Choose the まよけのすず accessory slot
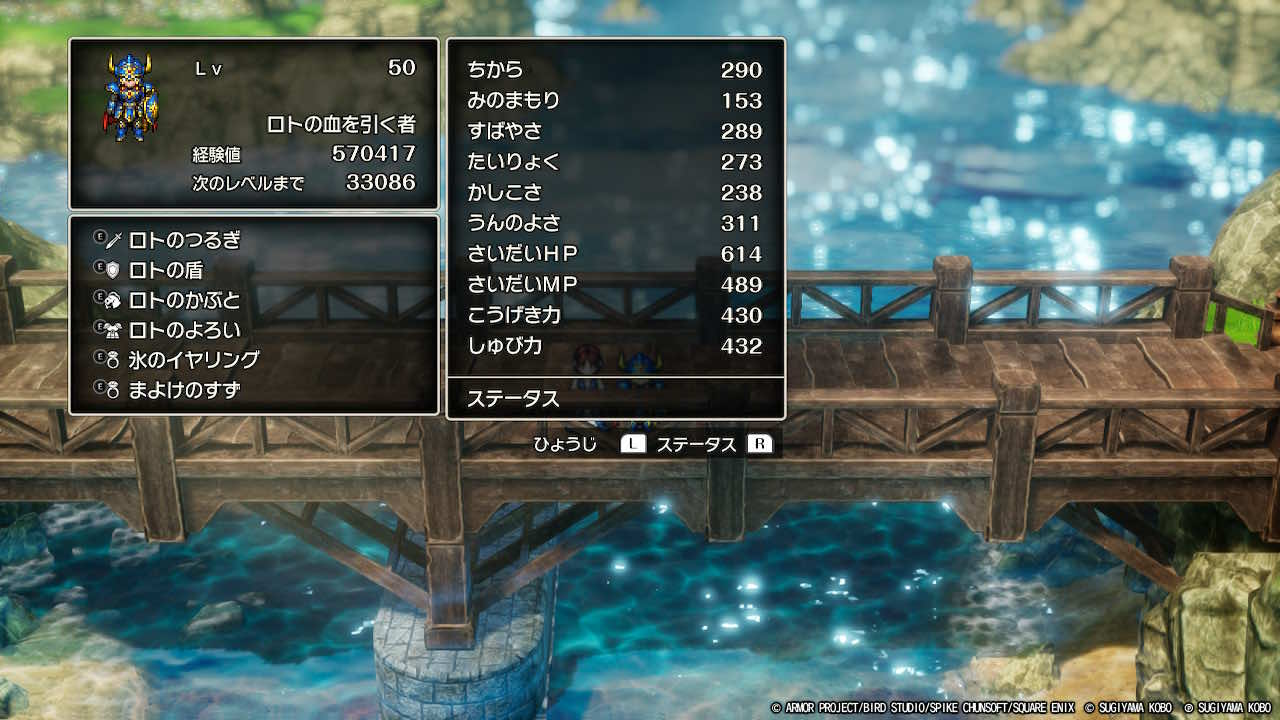This screenshot has width=1280, height=720. click(185, 390)
